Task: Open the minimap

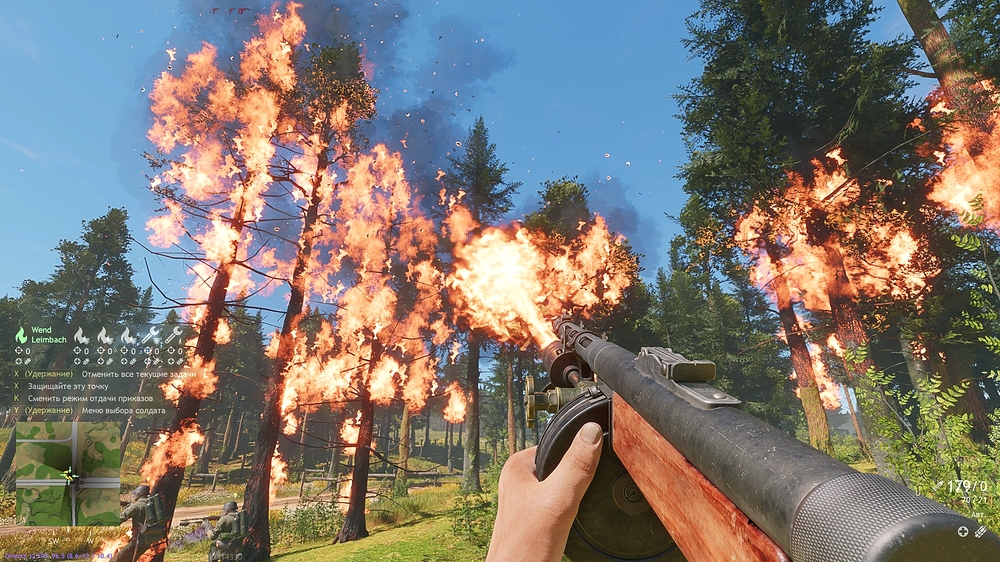Action: click(67, 473)
